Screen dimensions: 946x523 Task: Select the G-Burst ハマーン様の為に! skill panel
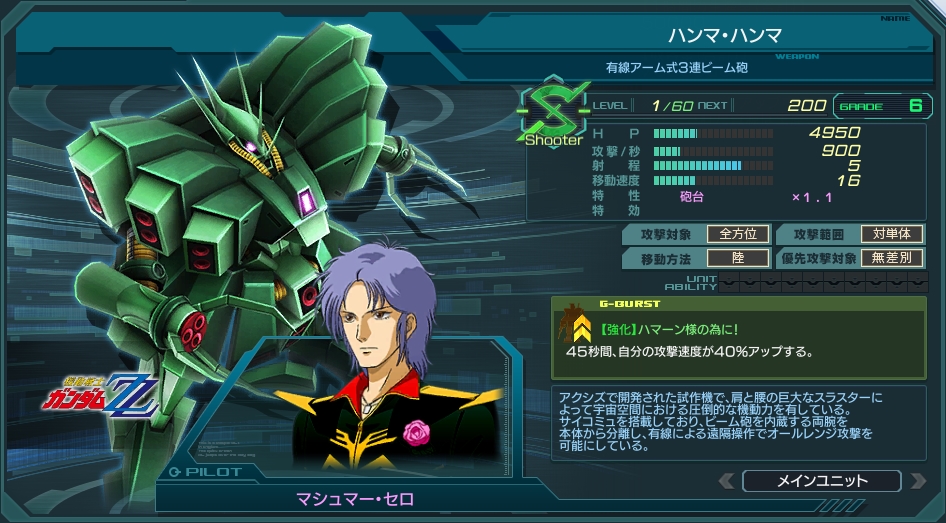click(738, 335)
